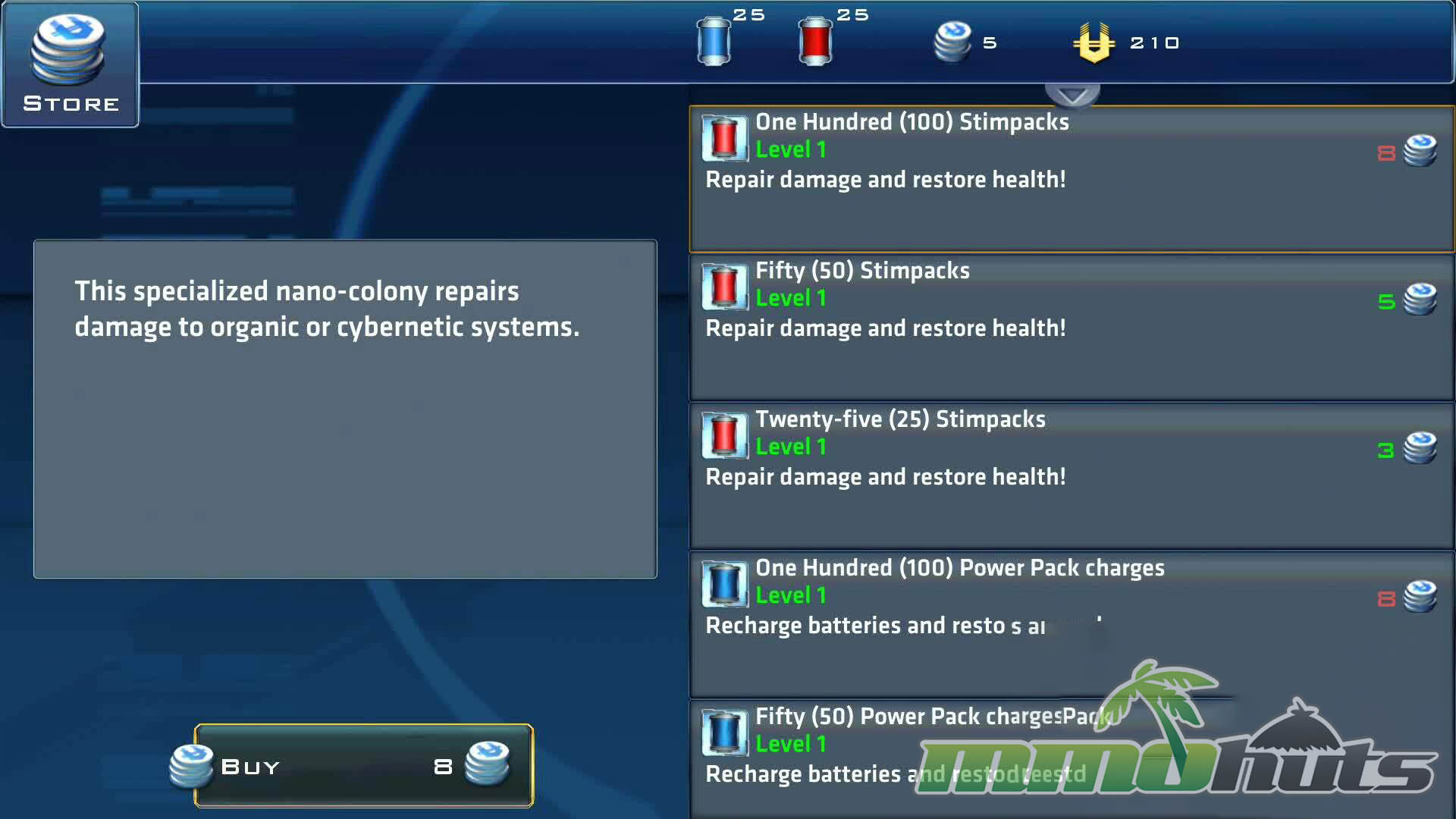Pick the Twenty-five (25) Stimpacks entry

tap(1071, 476)
